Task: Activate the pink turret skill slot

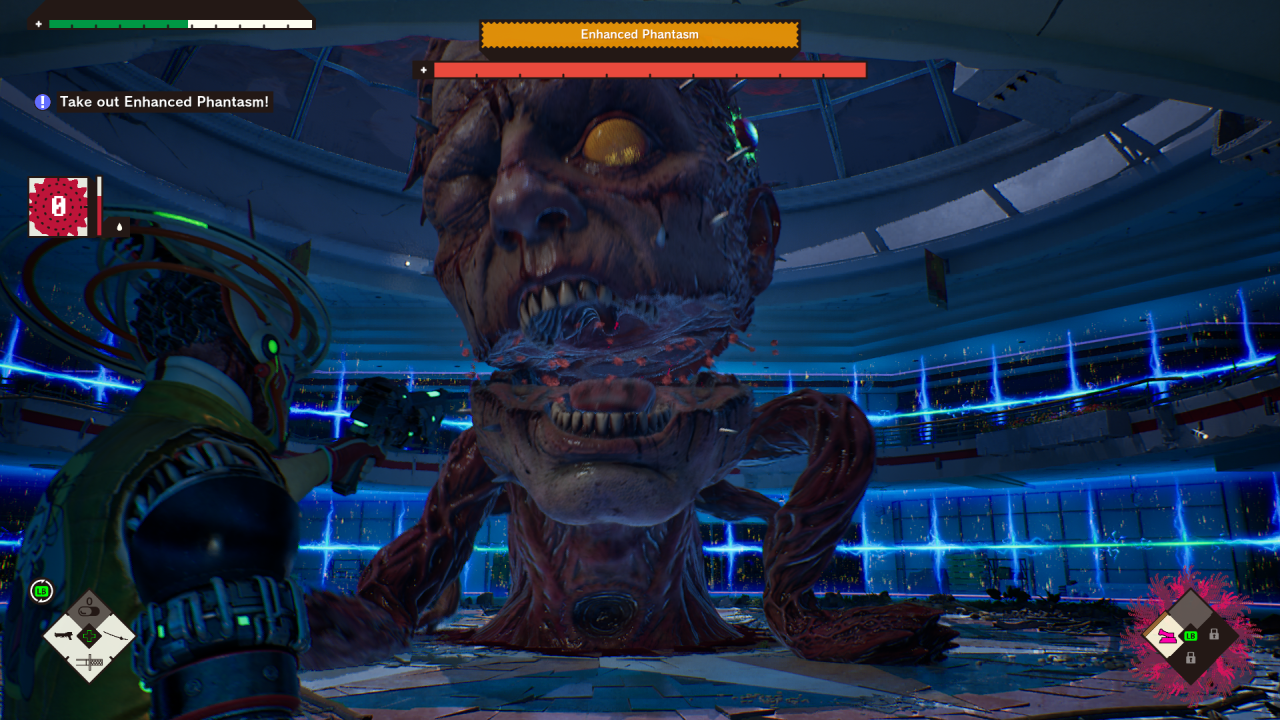Action: (1167, 635)
